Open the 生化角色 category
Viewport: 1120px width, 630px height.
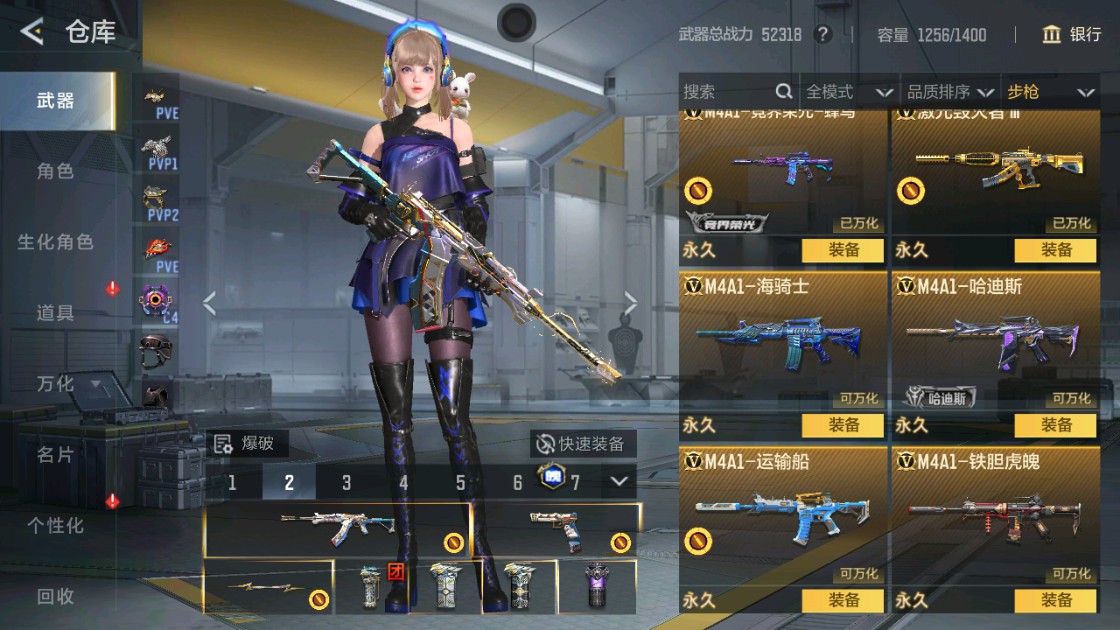pyautogui.click(x=55, y=242)
